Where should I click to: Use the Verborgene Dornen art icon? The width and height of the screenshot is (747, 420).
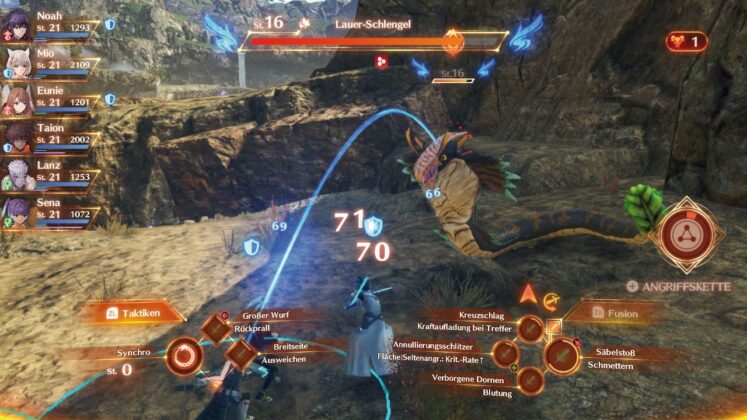tap(531, 379)
